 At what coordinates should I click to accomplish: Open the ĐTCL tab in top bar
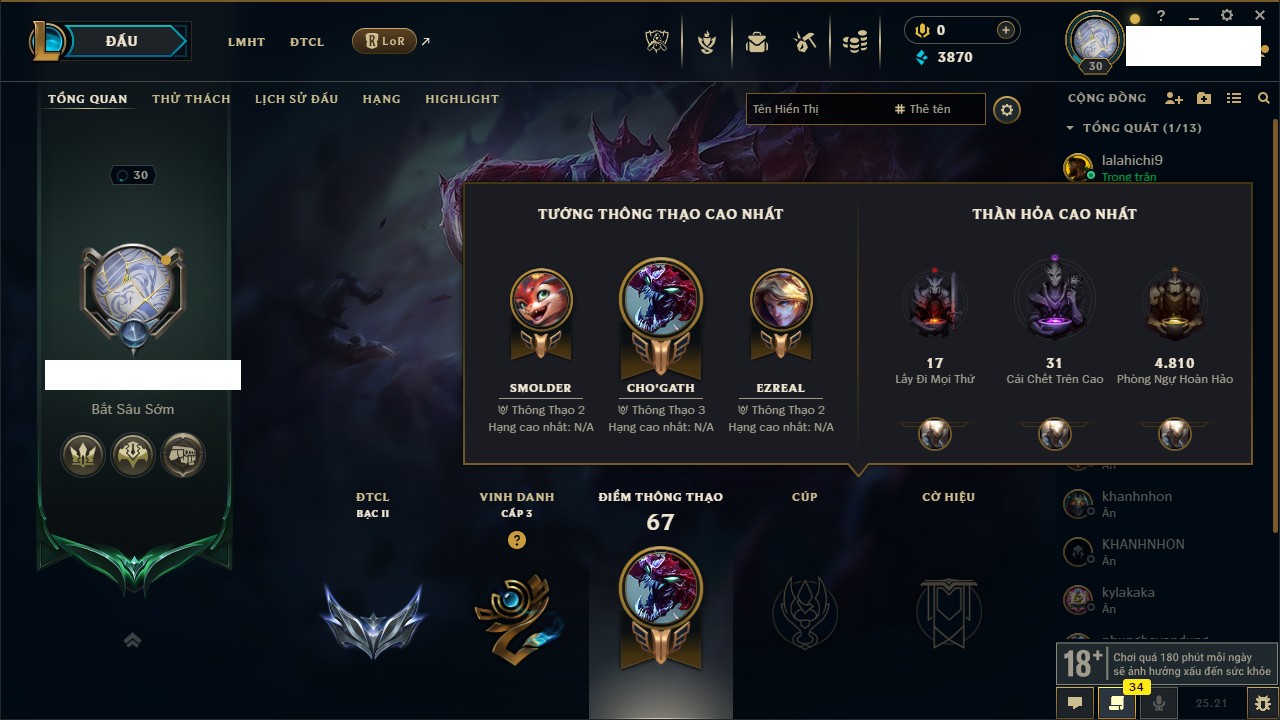click(307, 42)
